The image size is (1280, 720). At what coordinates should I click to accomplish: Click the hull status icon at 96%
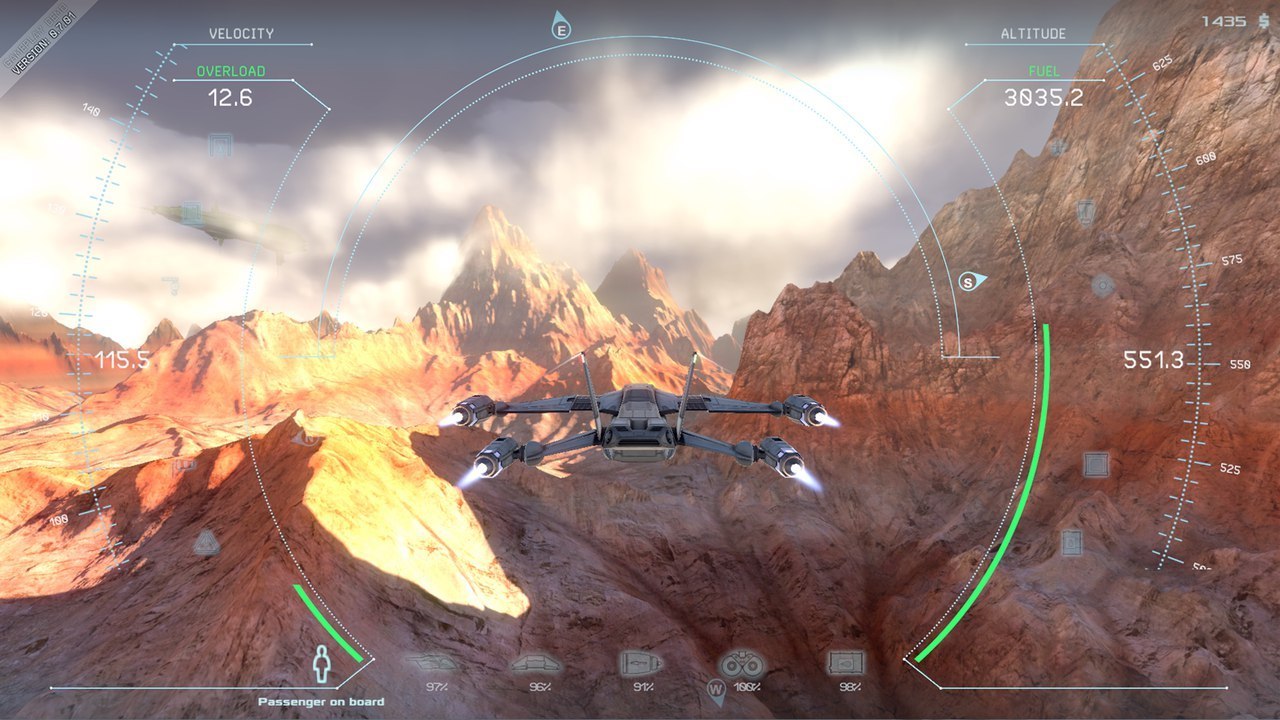(536, 662)
